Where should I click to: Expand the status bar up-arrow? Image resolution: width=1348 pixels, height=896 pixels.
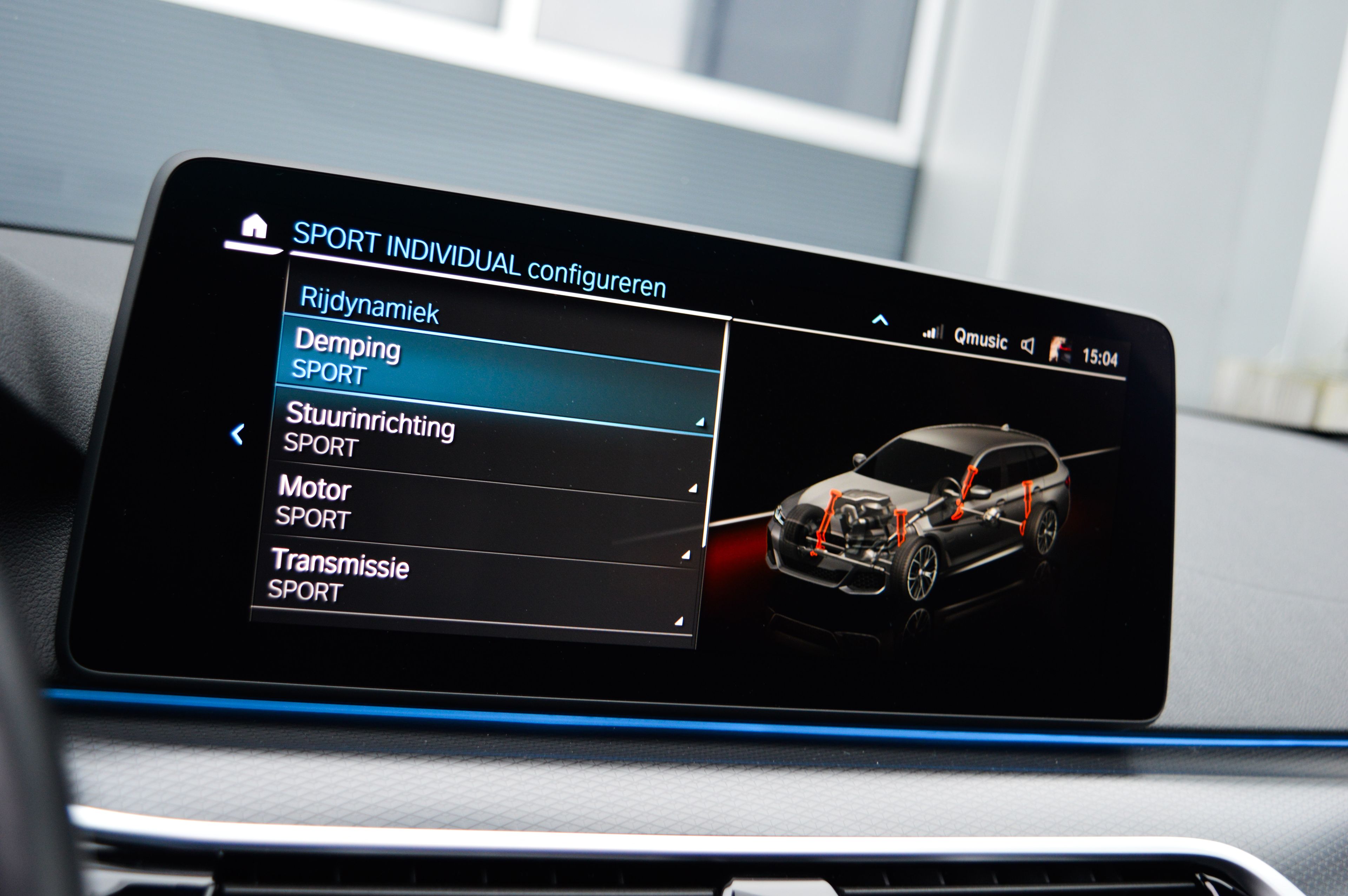880,320
